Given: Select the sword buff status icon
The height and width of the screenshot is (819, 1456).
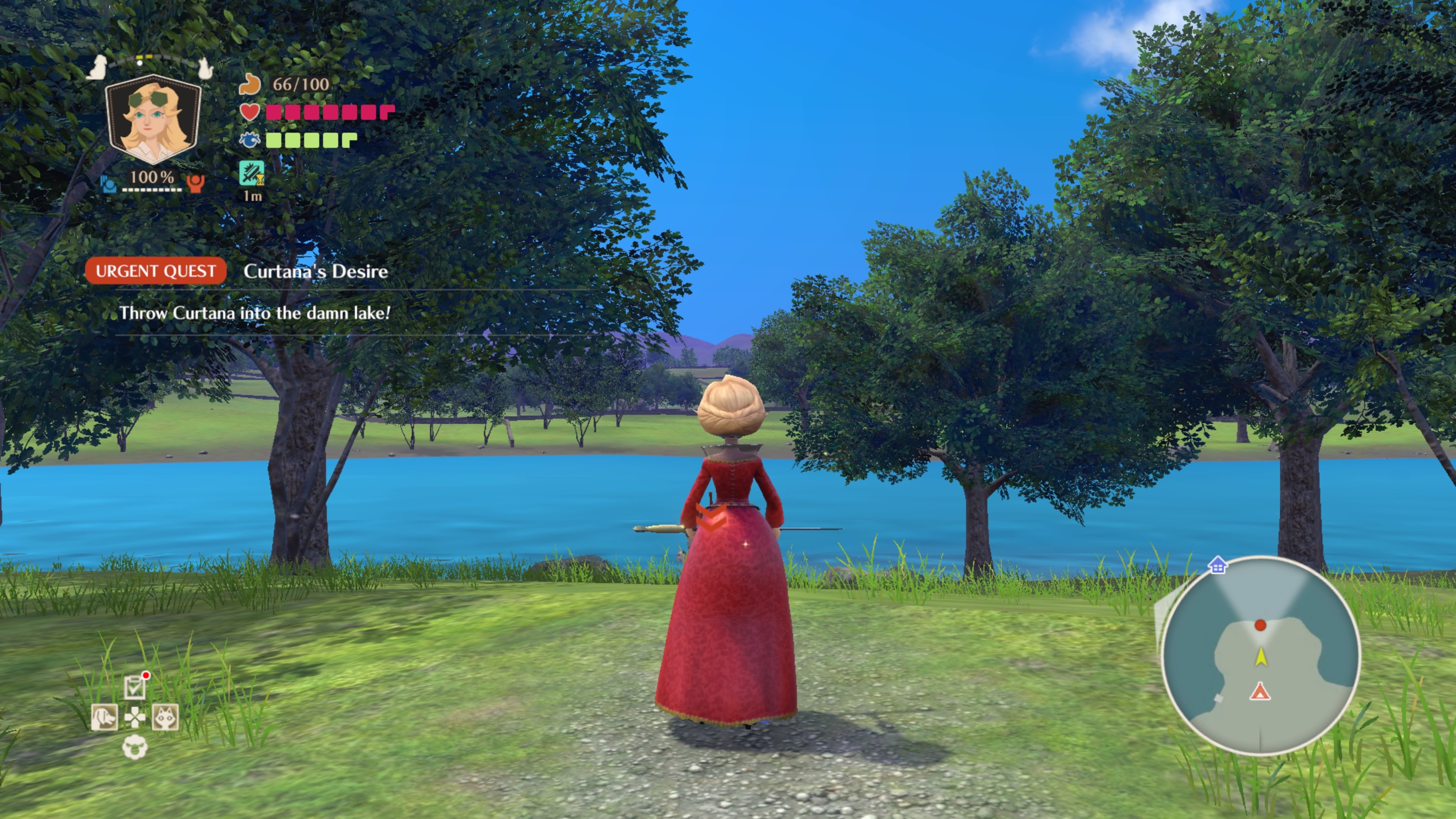Looking at the screenshot, I should pyautogui.click(x=251, y=173).
